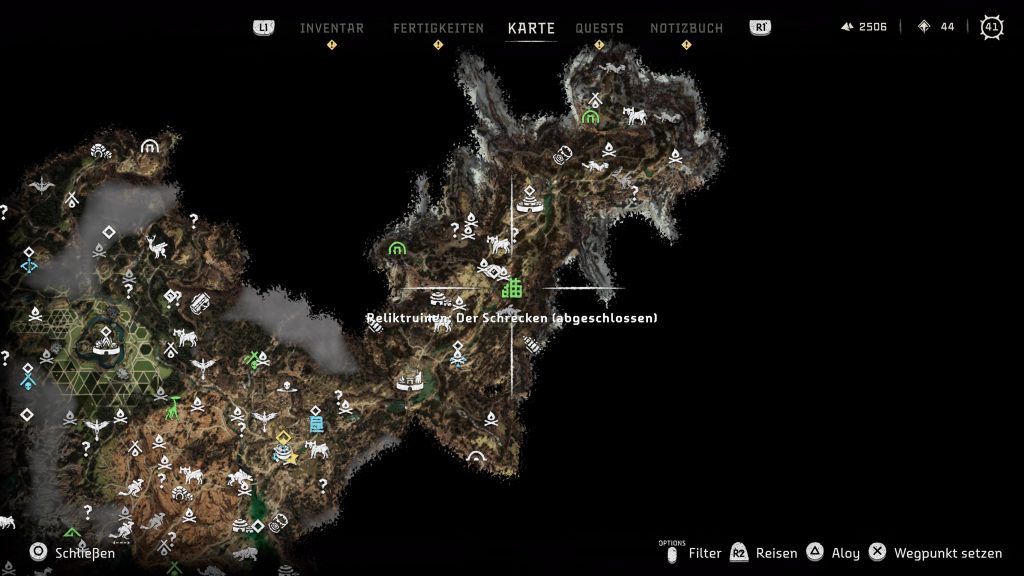1024x576 pixels.
Task: Select the green arch marker in the far north
Action: (590, 117)
